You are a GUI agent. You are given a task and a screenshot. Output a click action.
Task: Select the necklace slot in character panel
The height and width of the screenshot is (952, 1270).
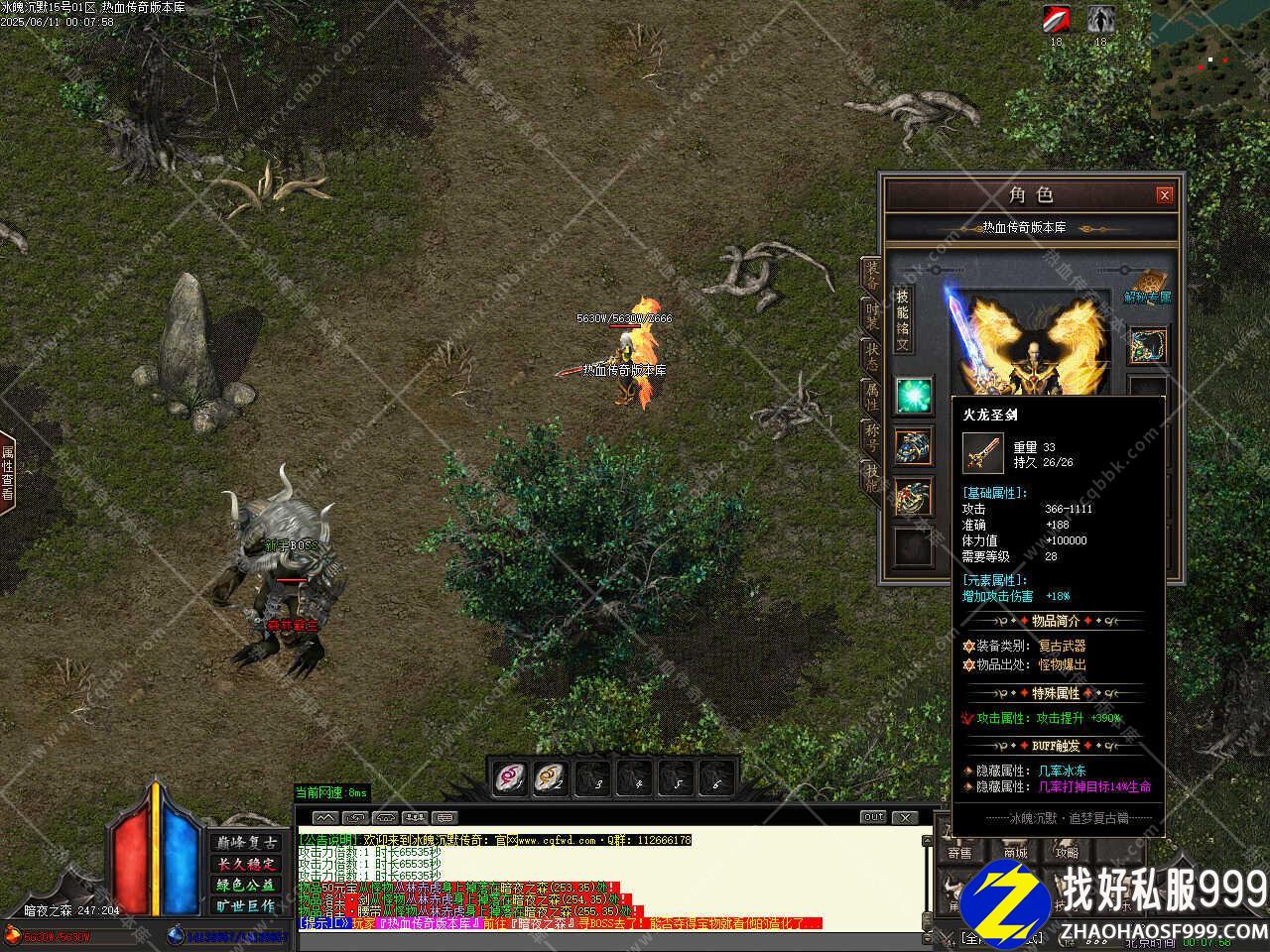tap(1148, 344)
